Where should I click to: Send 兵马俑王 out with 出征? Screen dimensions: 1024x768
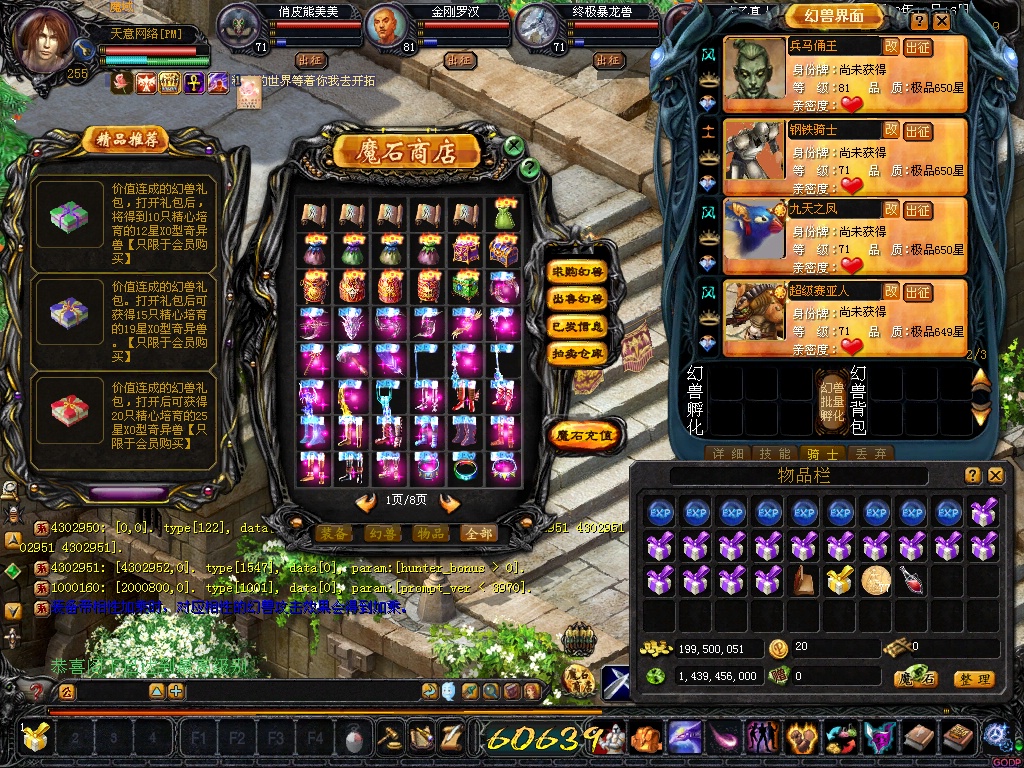pos(918,47)
